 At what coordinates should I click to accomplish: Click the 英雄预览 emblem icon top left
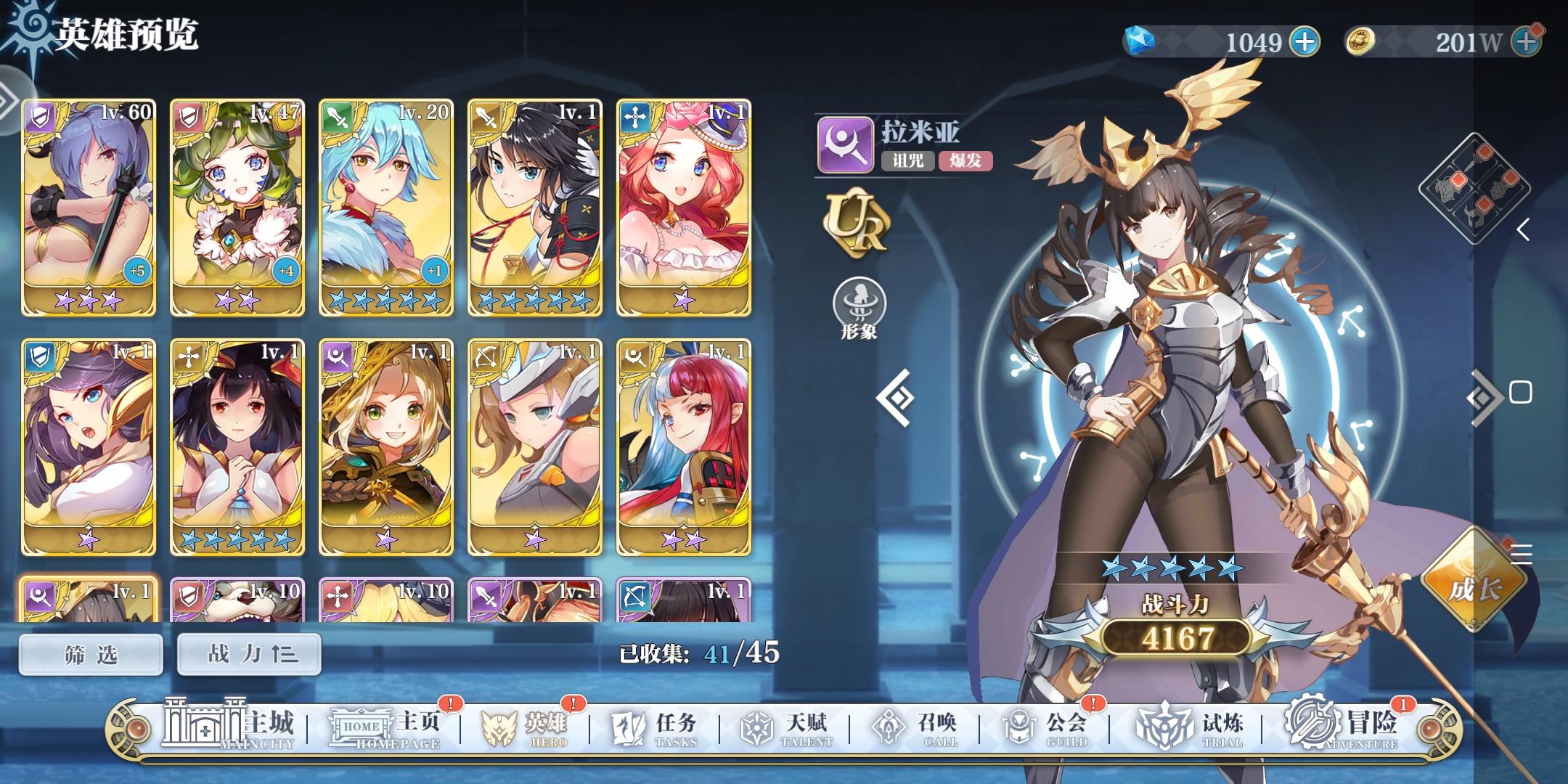[x=28, y=29]
